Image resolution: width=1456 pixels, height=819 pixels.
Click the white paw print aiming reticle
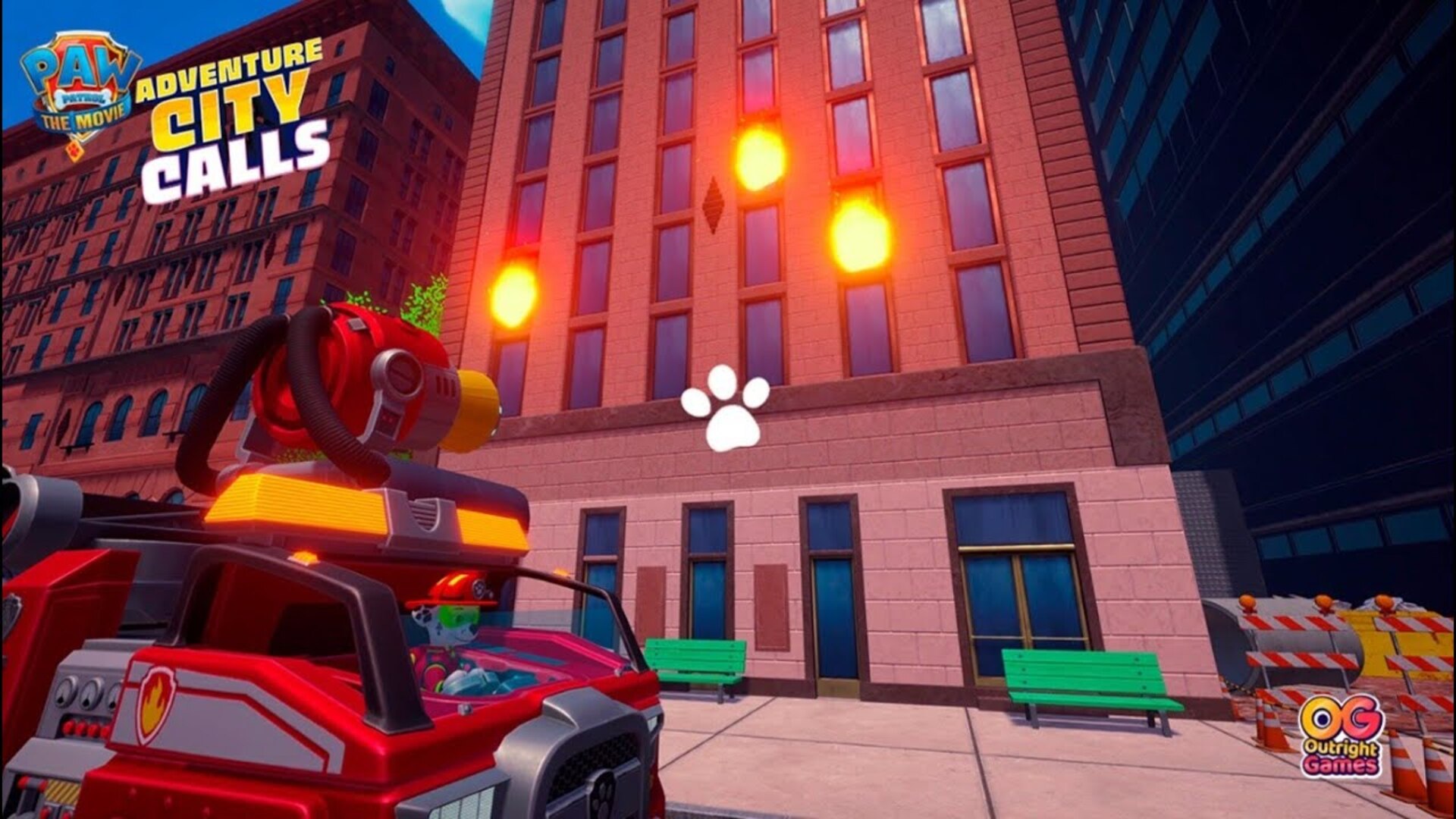[x=726, y=412]
